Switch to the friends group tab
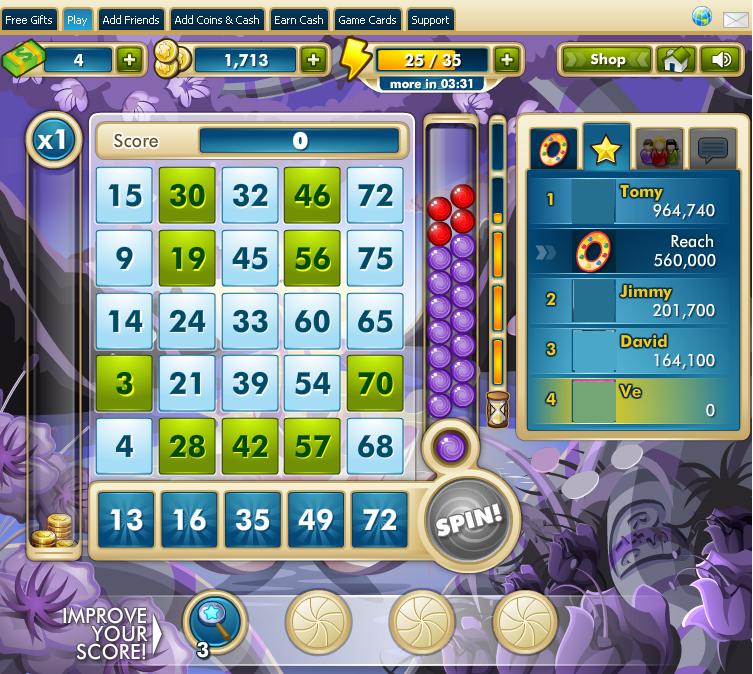Image resolution: width=753 pixels, height=674 pixels. [659, 150]
